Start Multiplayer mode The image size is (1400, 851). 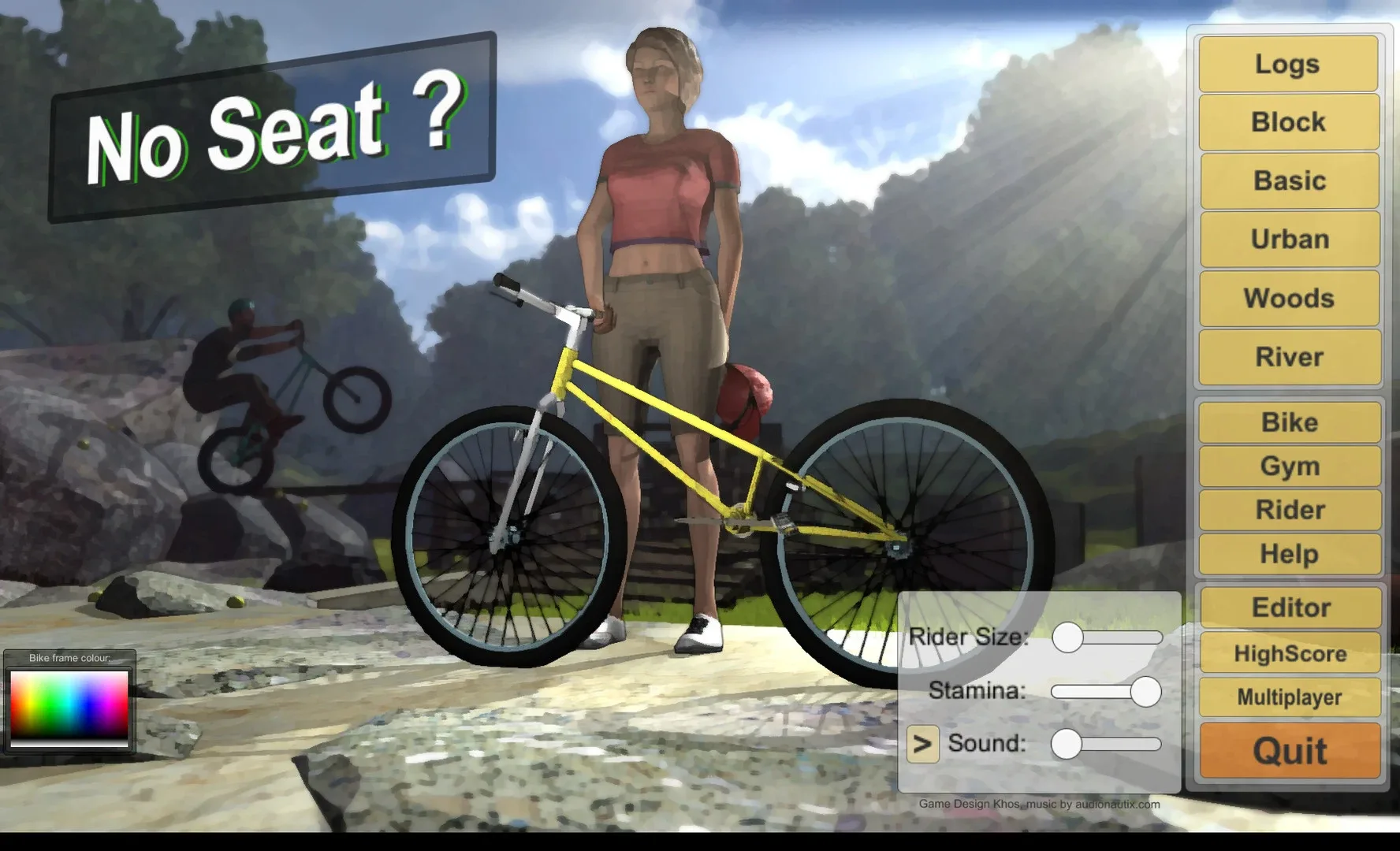pos(1287,697)
